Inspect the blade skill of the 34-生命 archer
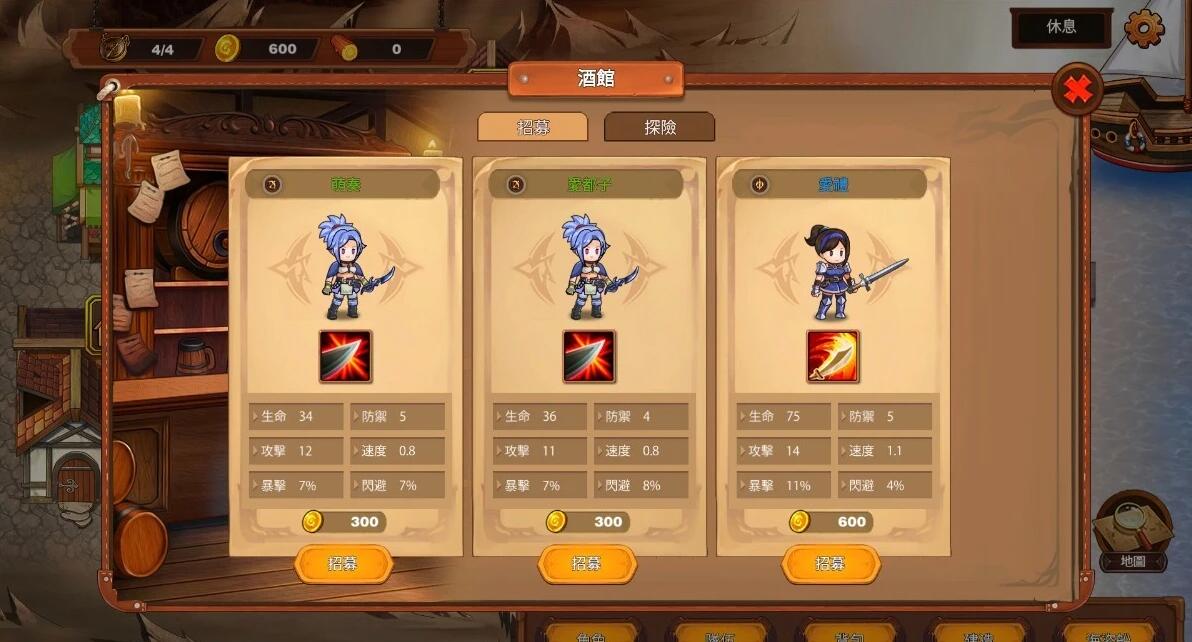 coord(345,357)
